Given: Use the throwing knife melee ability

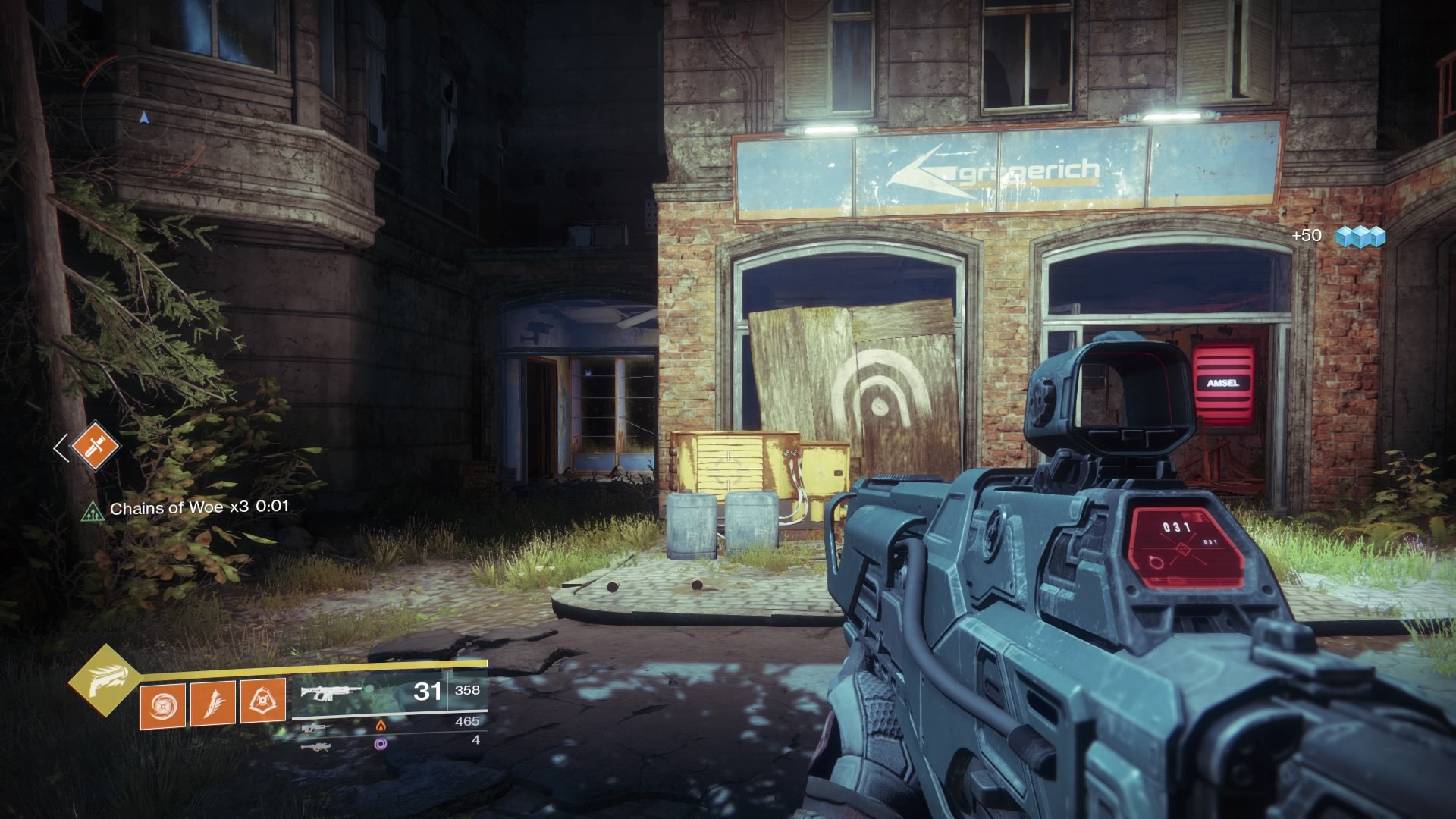Looking at the screenshot, I should (x=213, y=703).
